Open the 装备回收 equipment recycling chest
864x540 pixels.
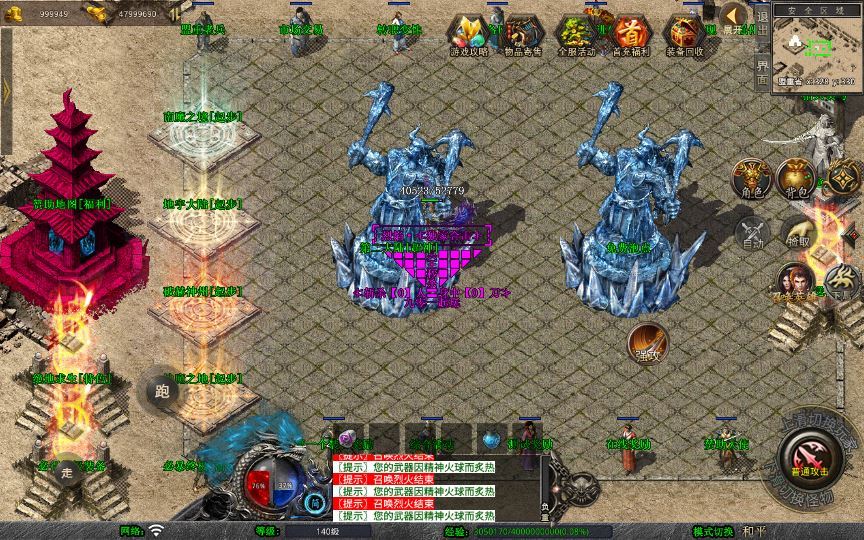(684, 37)
